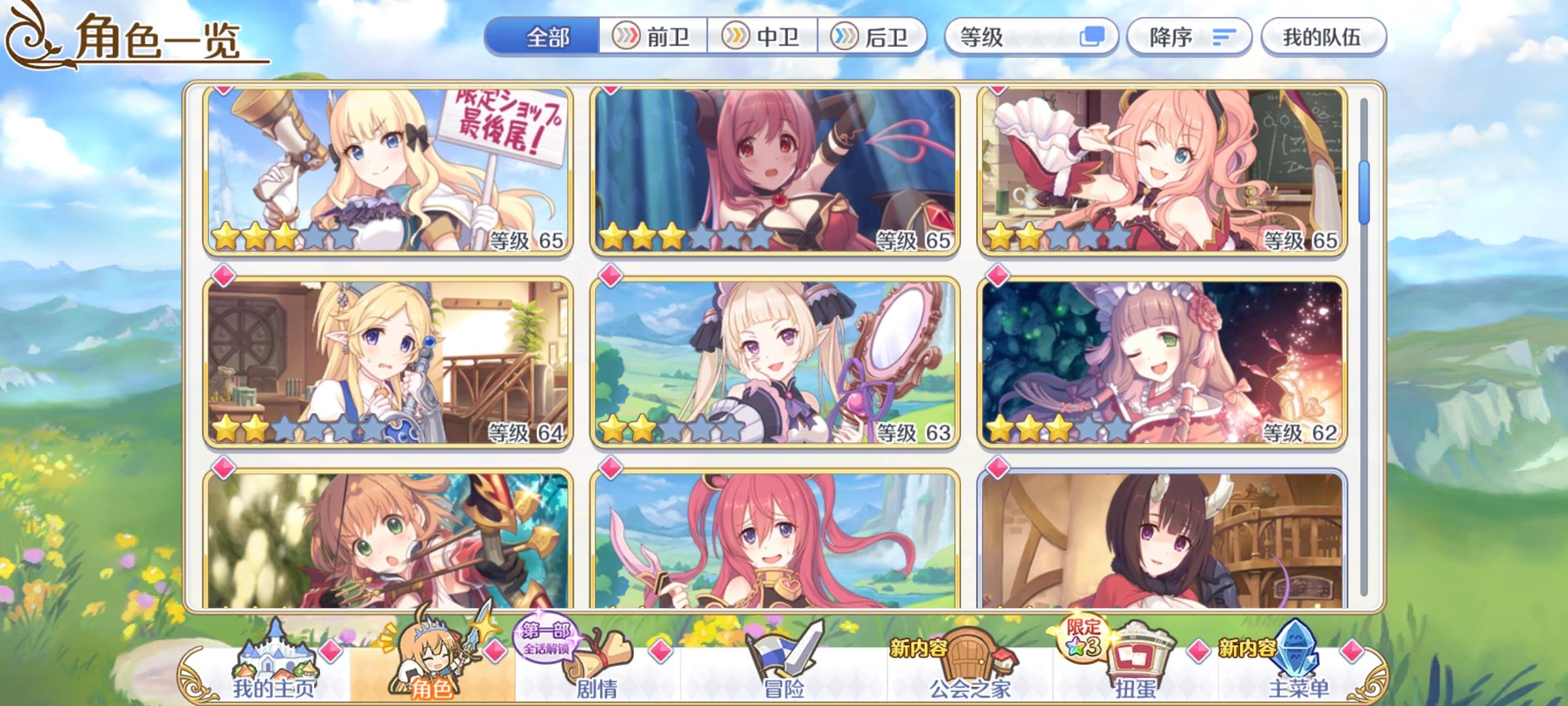Switch sort order via 降序 control
This screenshot has height=706, width=1568.
1188,37
